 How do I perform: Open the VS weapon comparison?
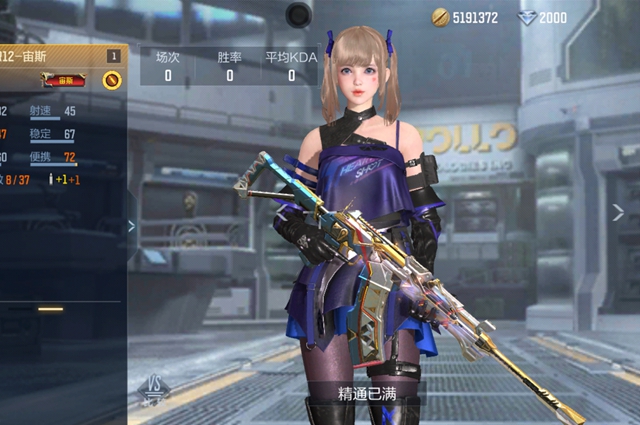(155, 387)
